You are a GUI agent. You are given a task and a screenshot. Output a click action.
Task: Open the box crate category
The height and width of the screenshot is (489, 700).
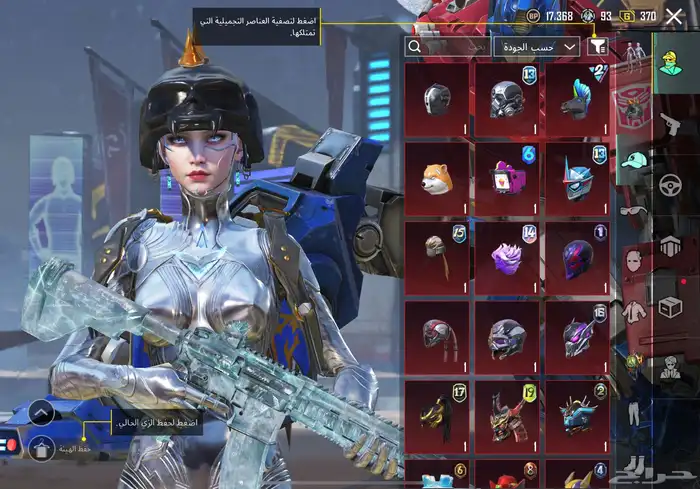click(x=669, y=308)
